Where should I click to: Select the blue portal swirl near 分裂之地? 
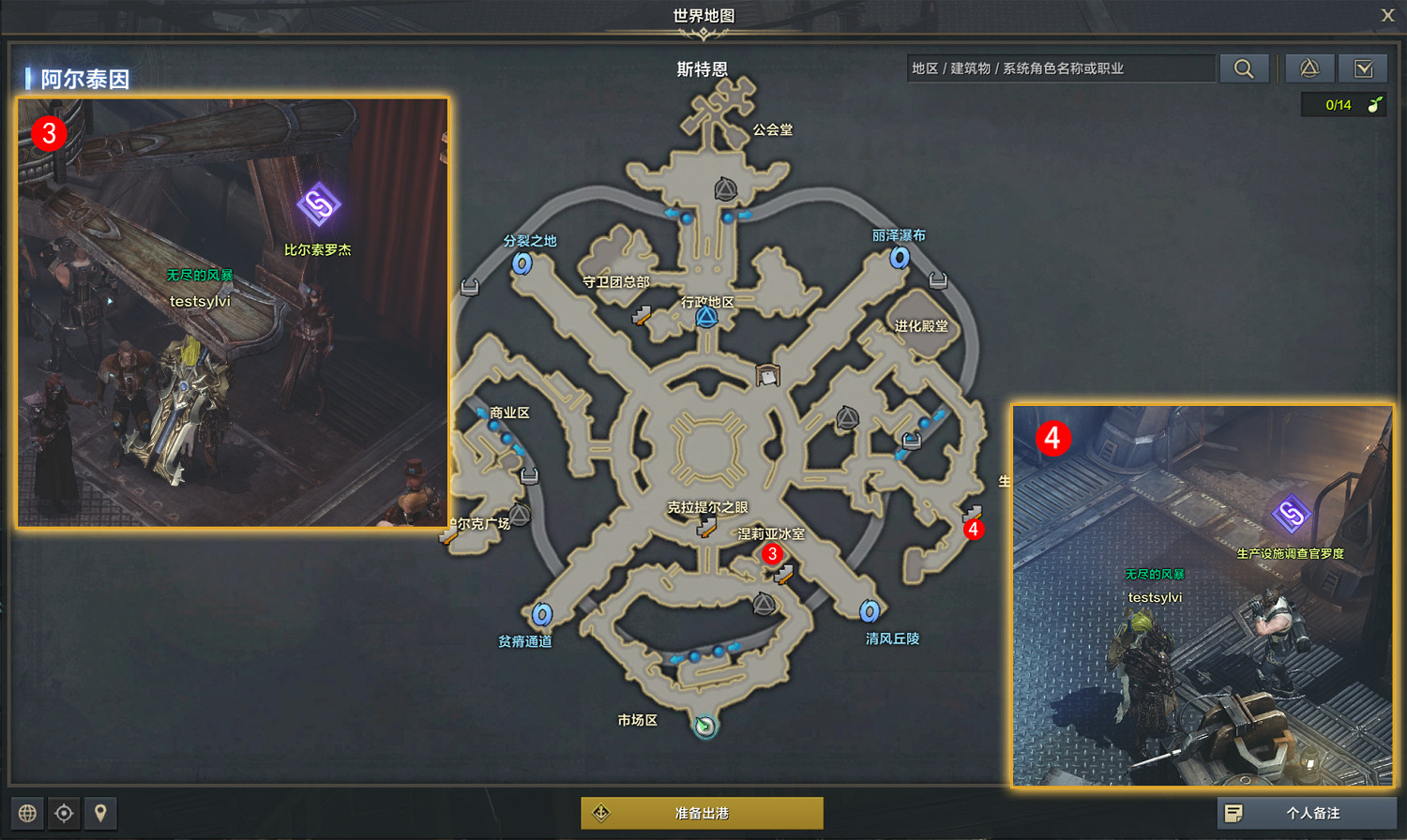point(521,263)
